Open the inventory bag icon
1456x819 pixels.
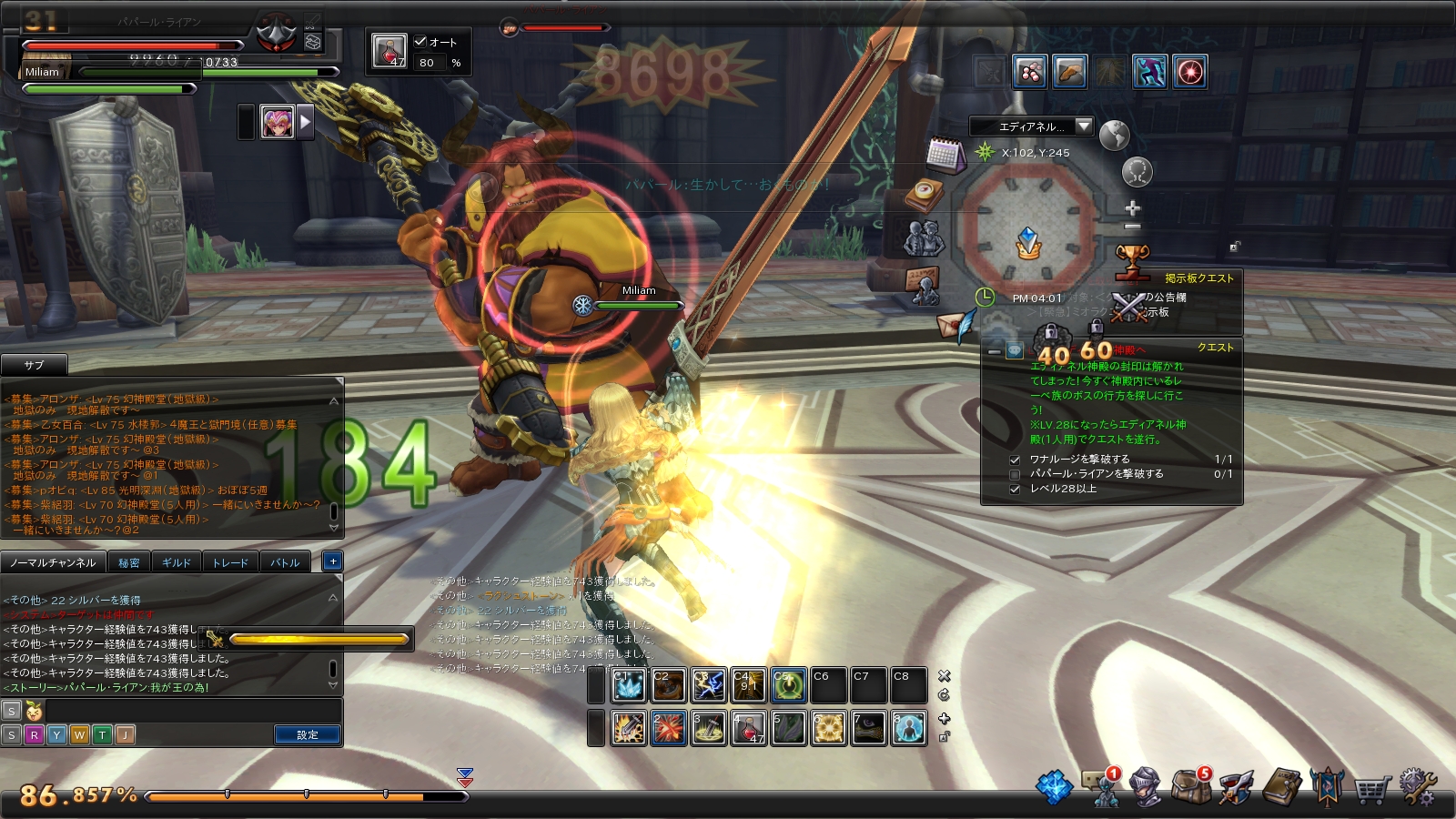pyautogui.click(x=1189, y=786)
